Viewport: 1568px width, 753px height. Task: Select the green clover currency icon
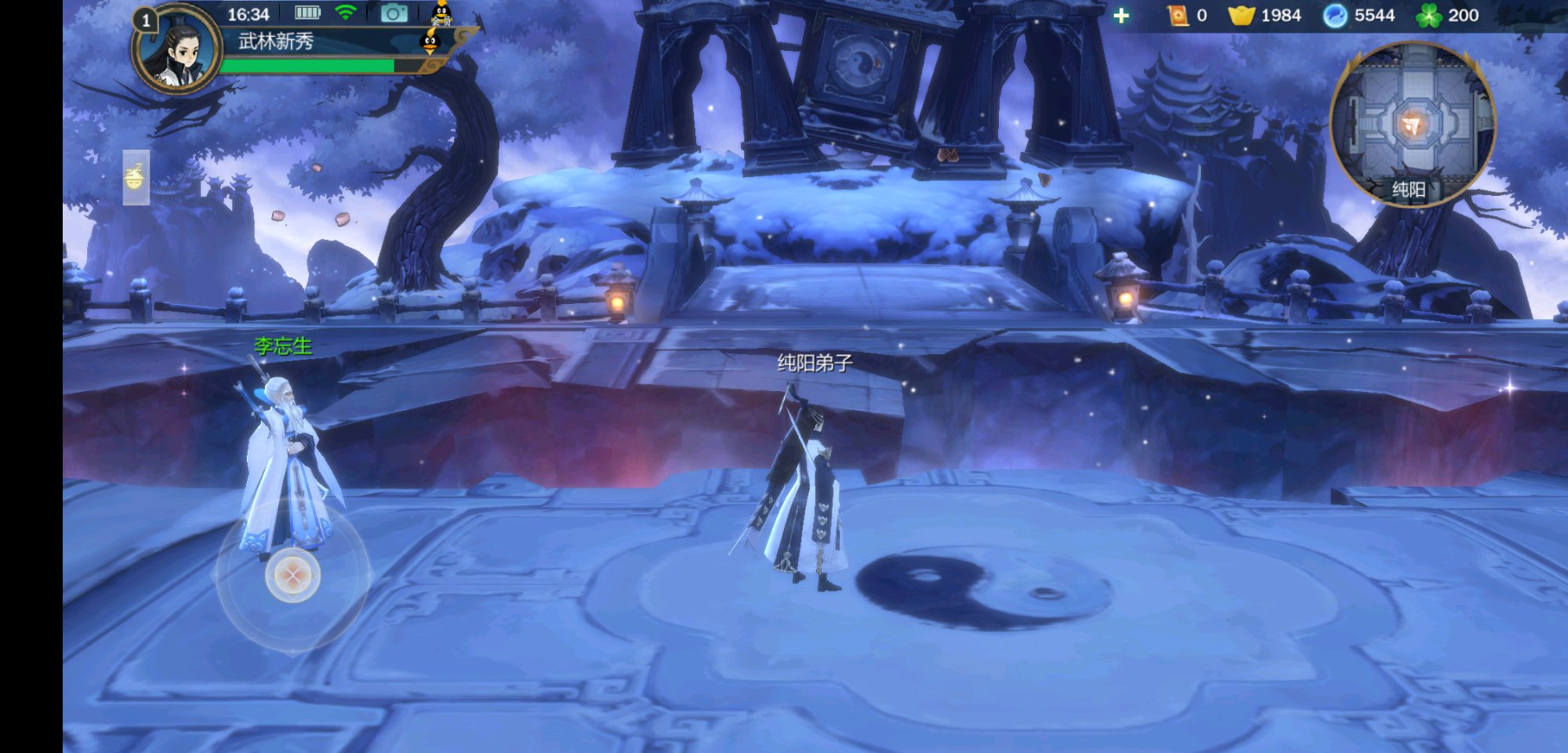[1428, 16]
